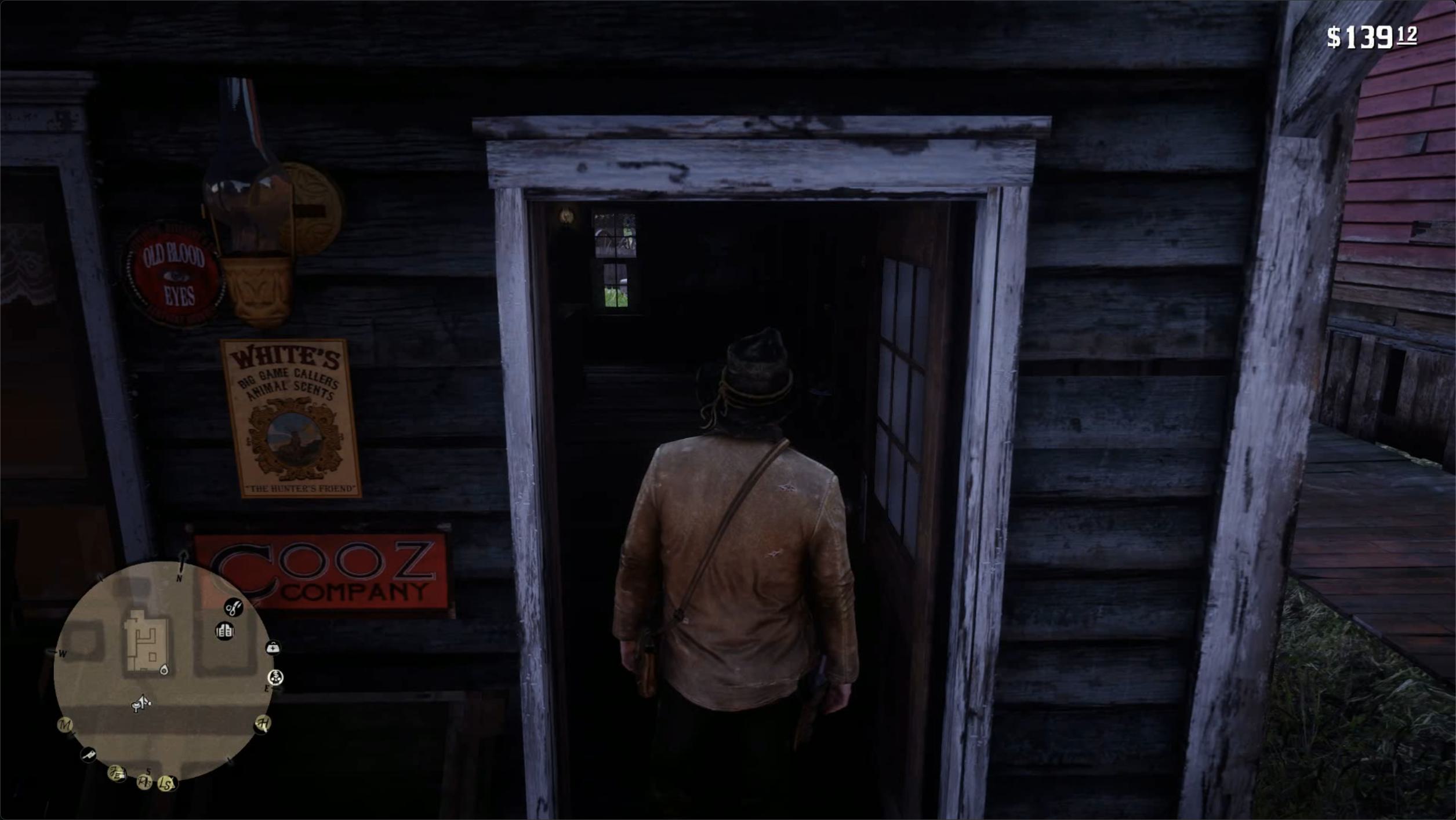The image size is (1456, 820).
Task: Choose the butcher cleaver marker on minimap
Action: pos(88,755)
